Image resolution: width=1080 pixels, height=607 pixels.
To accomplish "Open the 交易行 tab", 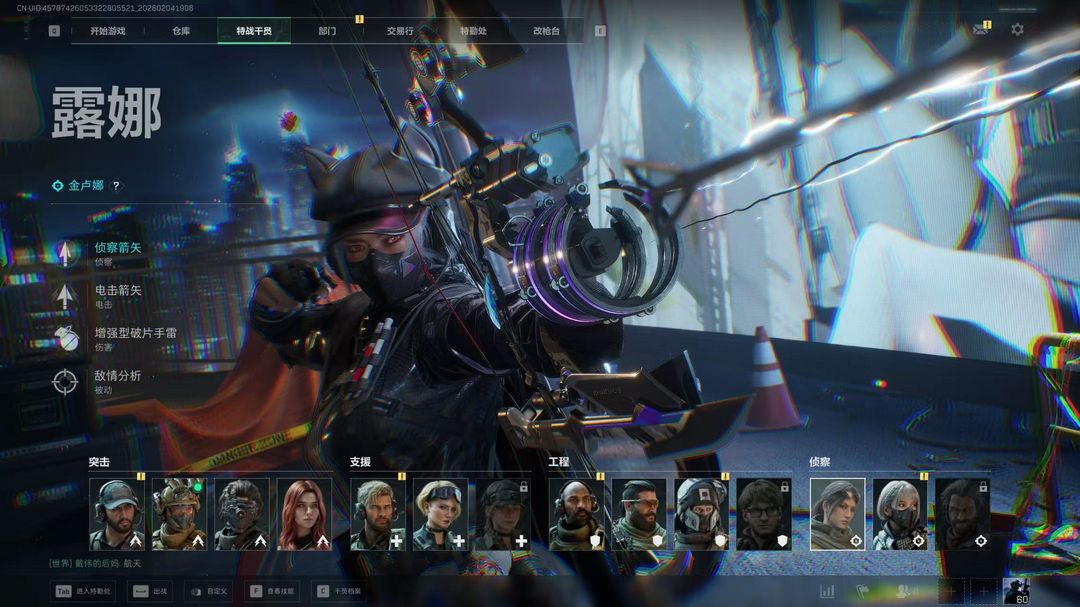I will pos(400,31).
